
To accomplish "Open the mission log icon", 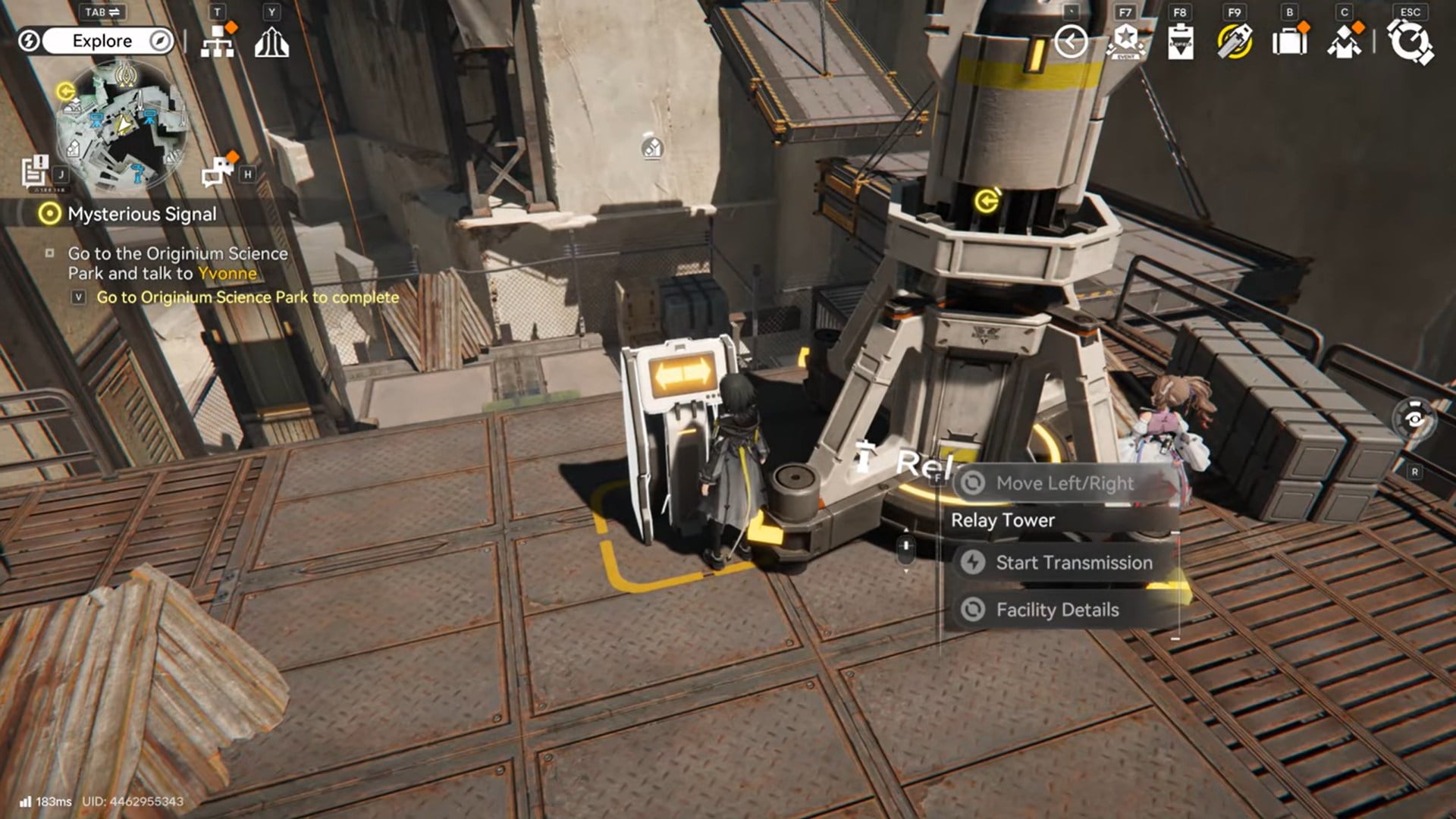I will (x=35, y=171).
